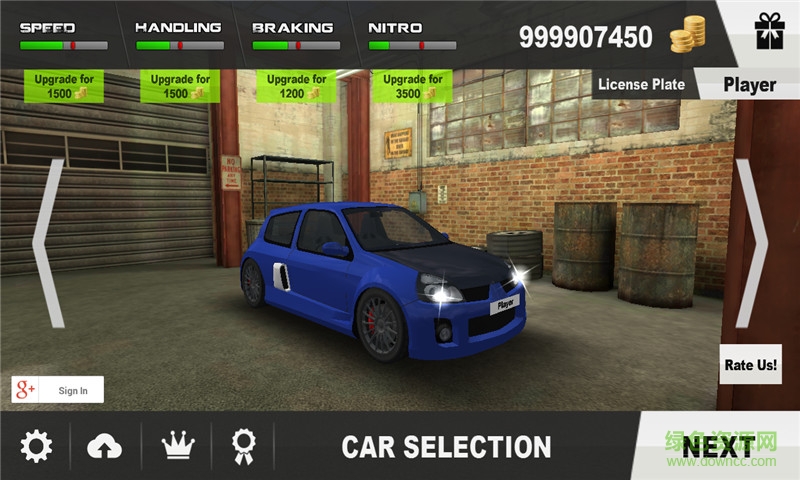Continue with the NEXT button
Viewport: 800px width, 480px height.
717,446
